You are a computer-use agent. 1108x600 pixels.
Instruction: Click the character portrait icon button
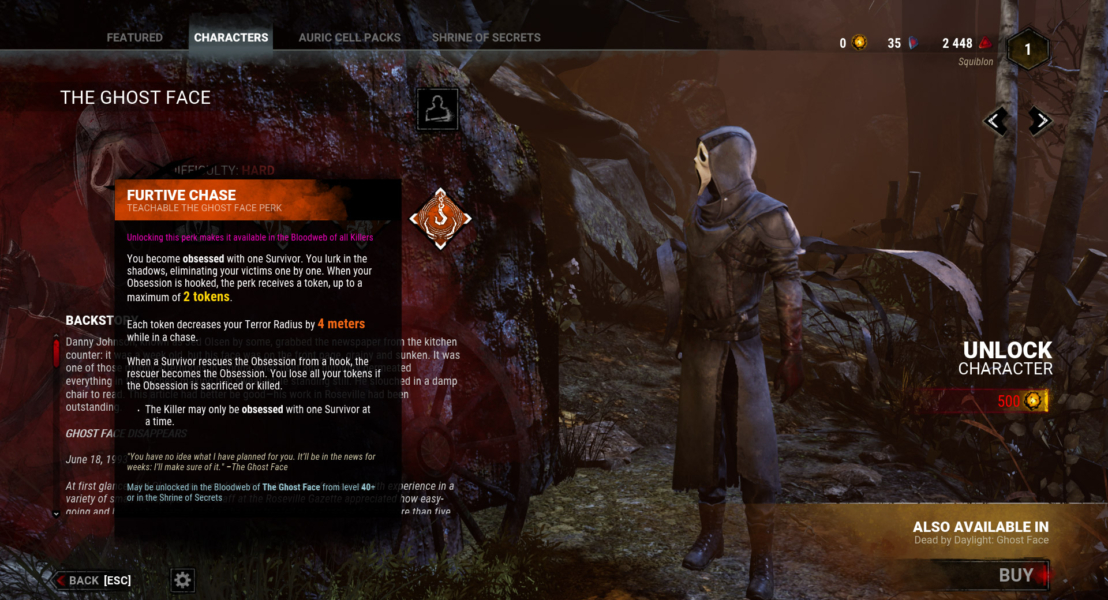pos(437,109)
